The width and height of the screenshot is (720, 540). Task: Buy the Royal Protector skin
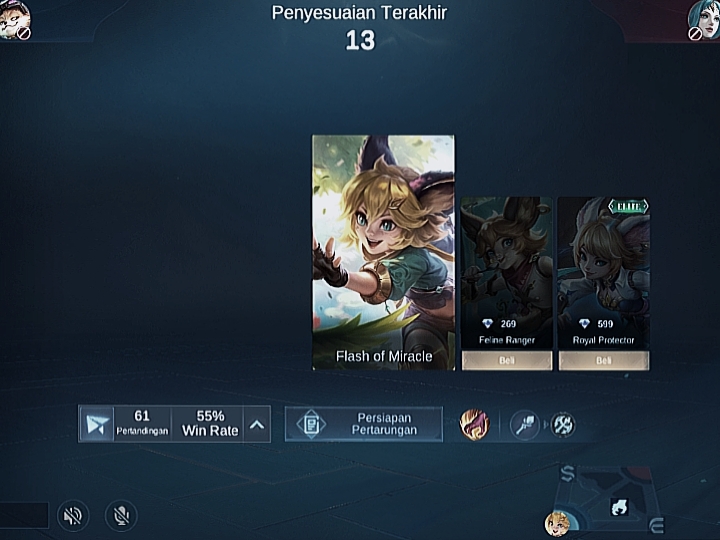603,361
